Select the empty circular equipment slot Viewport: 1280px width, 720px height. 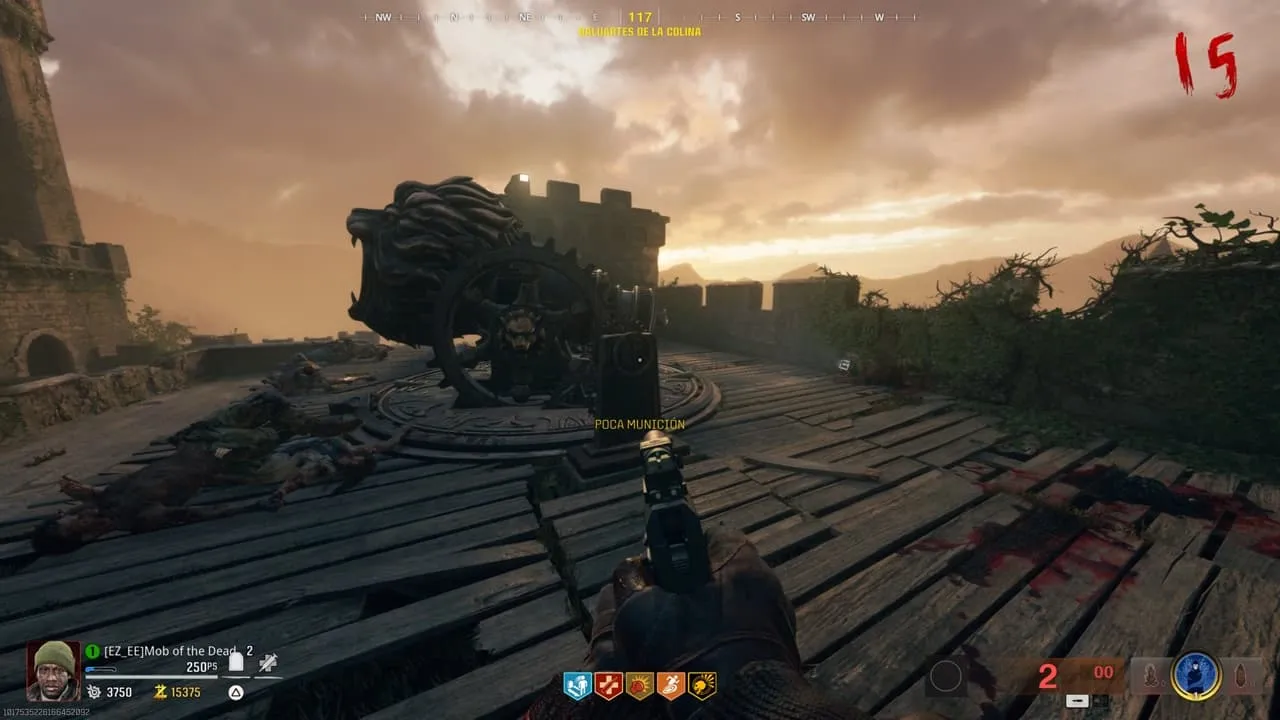point(945,677)
